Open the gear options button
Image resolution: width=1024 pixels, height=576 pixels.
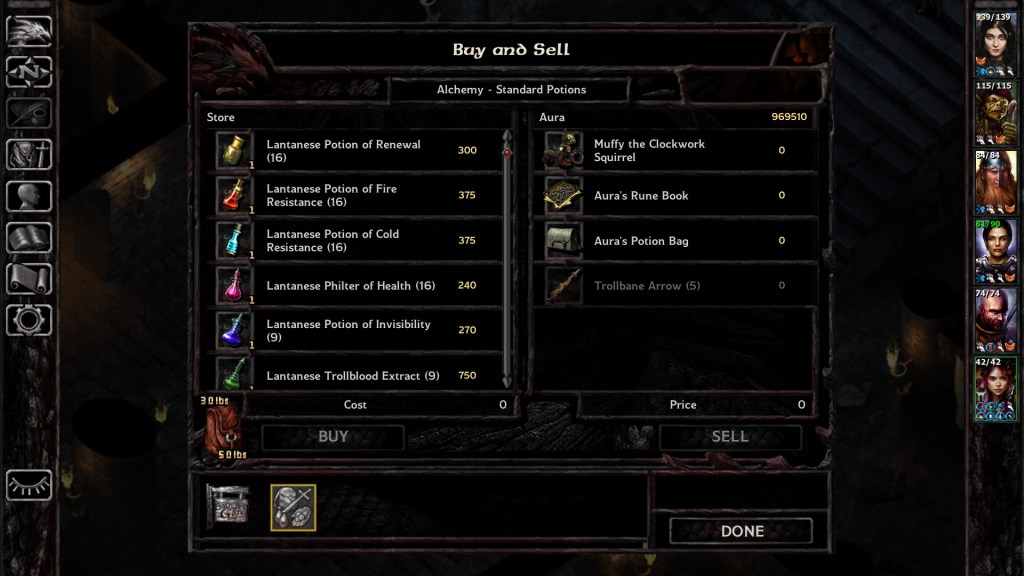click(29, 320)
